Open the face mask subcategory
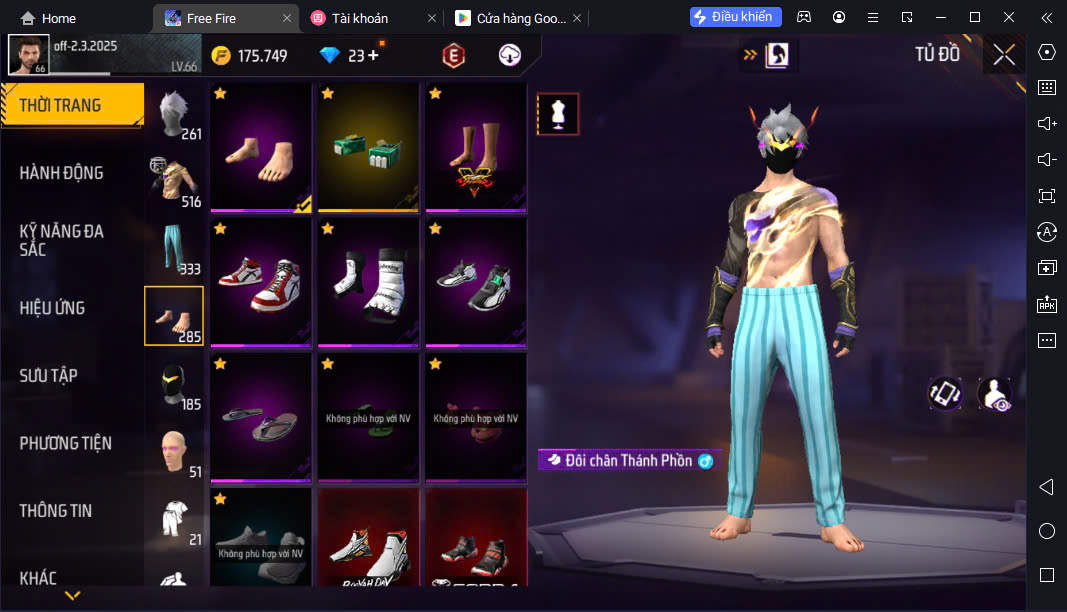The image size is (1067, 612). tap(174, 384)
